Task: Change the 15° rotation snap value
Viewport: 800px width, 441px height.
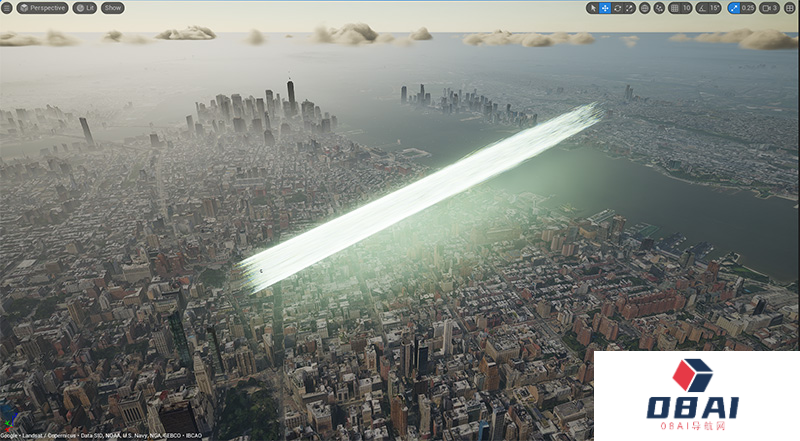Action: coord(713,8)
